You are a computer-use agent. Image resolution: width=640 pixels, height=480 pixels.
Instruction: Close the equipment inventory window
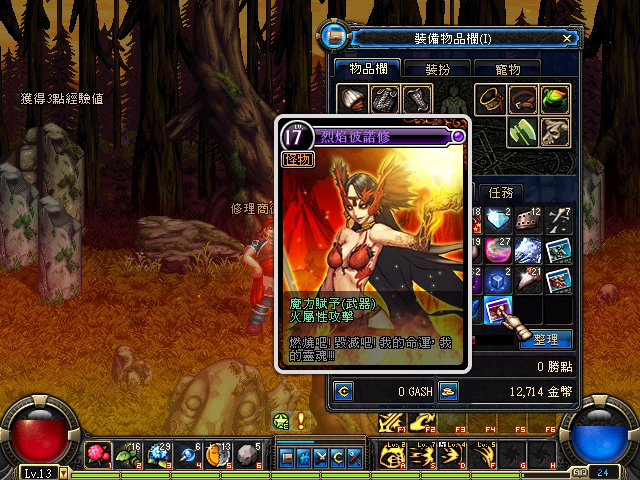(x=567, y=38)
